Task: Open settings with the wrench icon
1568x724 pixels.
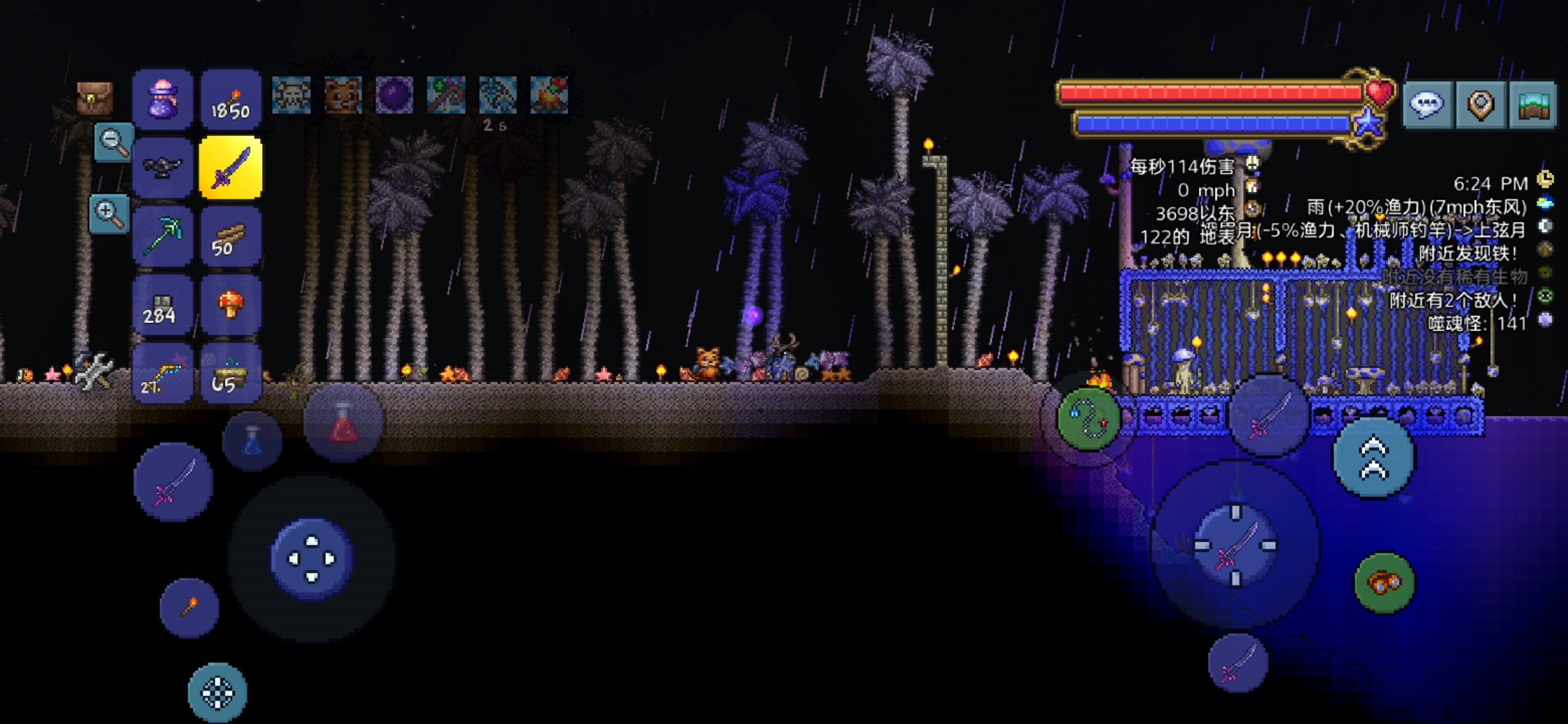Action: click(94, 371)
